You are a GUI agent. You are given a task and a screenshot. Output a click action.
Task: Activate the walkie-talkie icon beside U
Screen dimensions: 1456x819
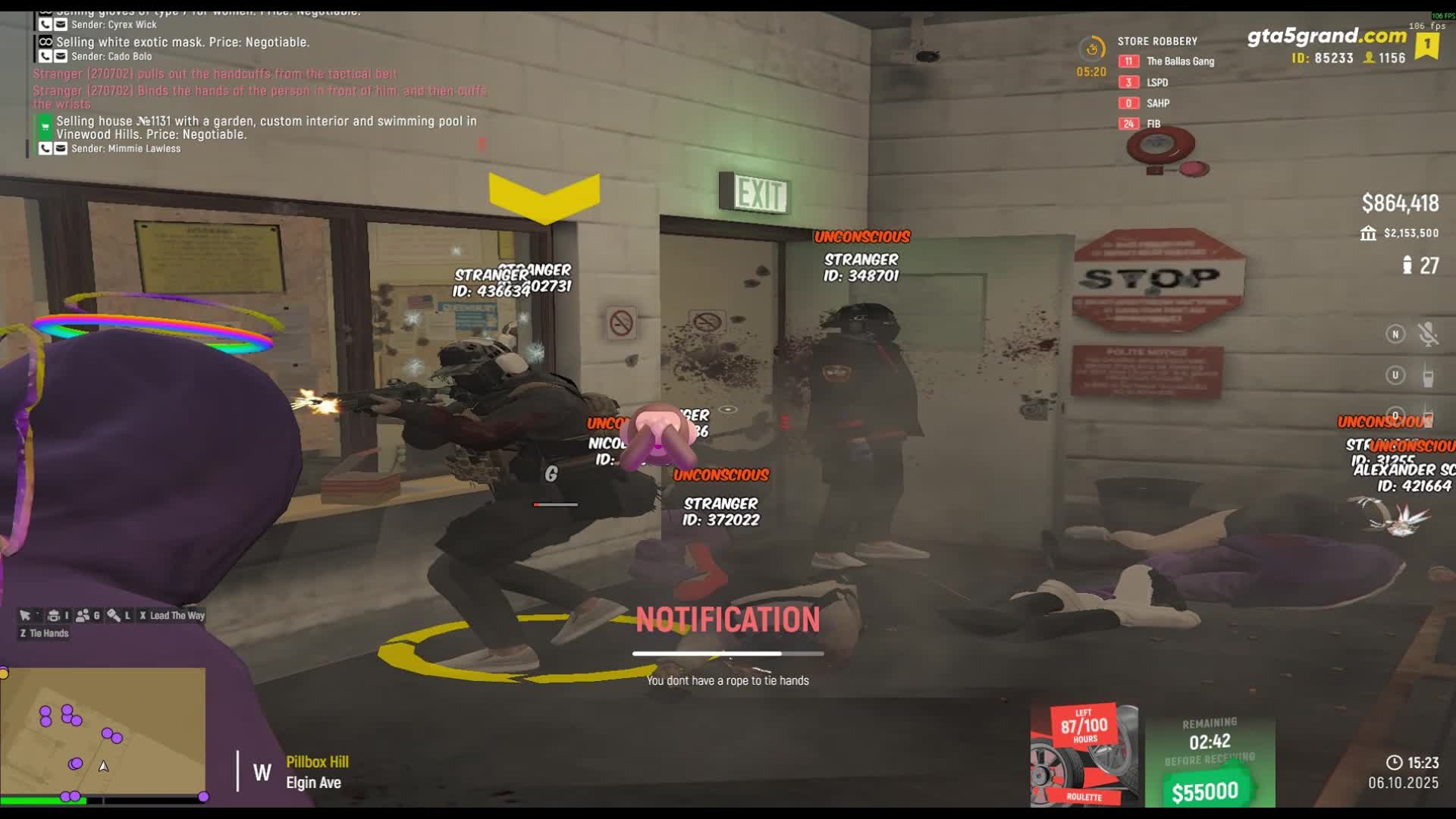tap(1428, 375)
